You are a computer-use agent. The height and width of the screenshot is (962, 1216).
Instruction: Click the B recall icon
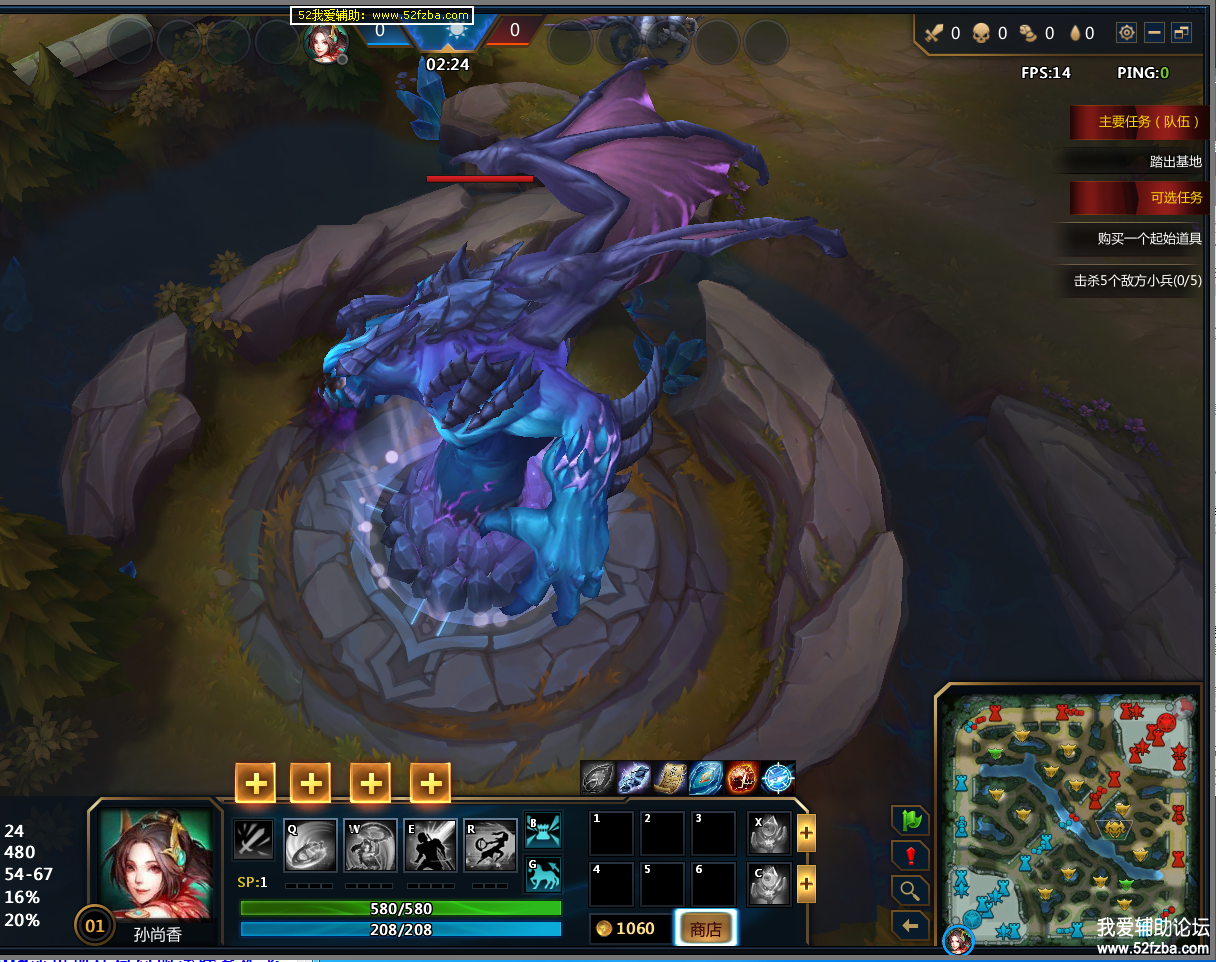(543, 830)
